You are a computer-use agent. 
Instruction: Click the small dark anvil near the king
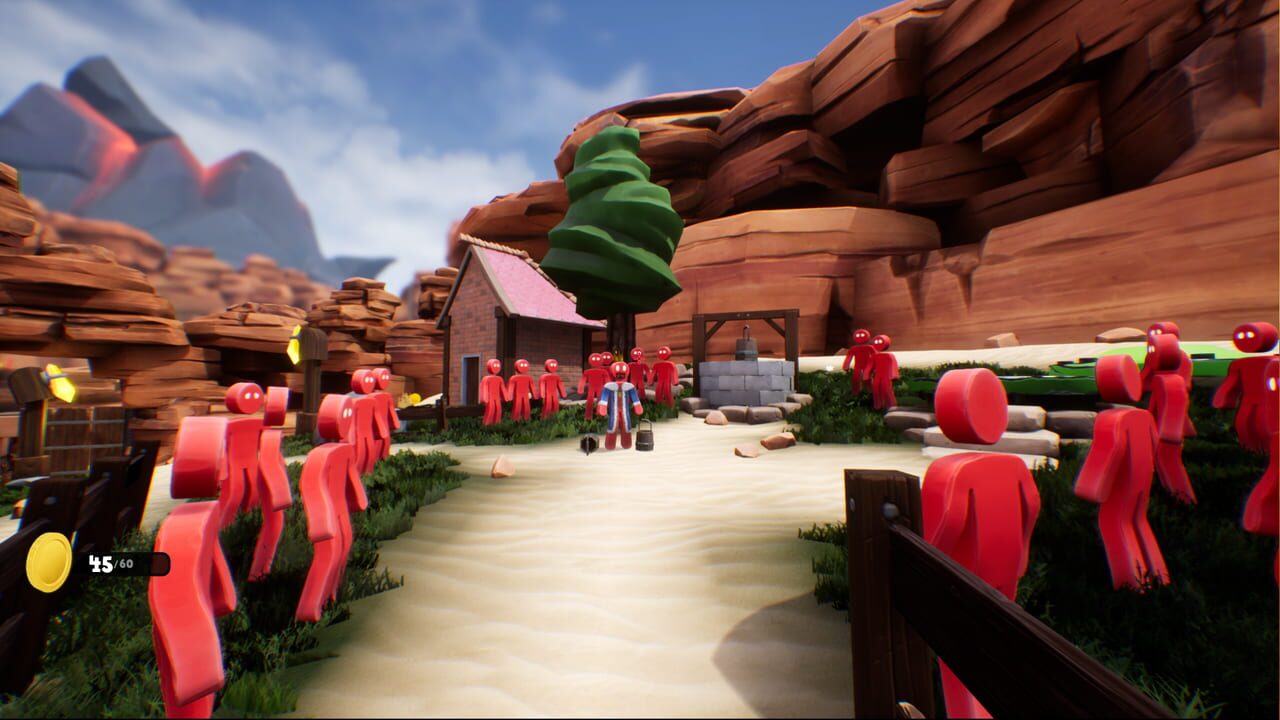coord(588,443)
